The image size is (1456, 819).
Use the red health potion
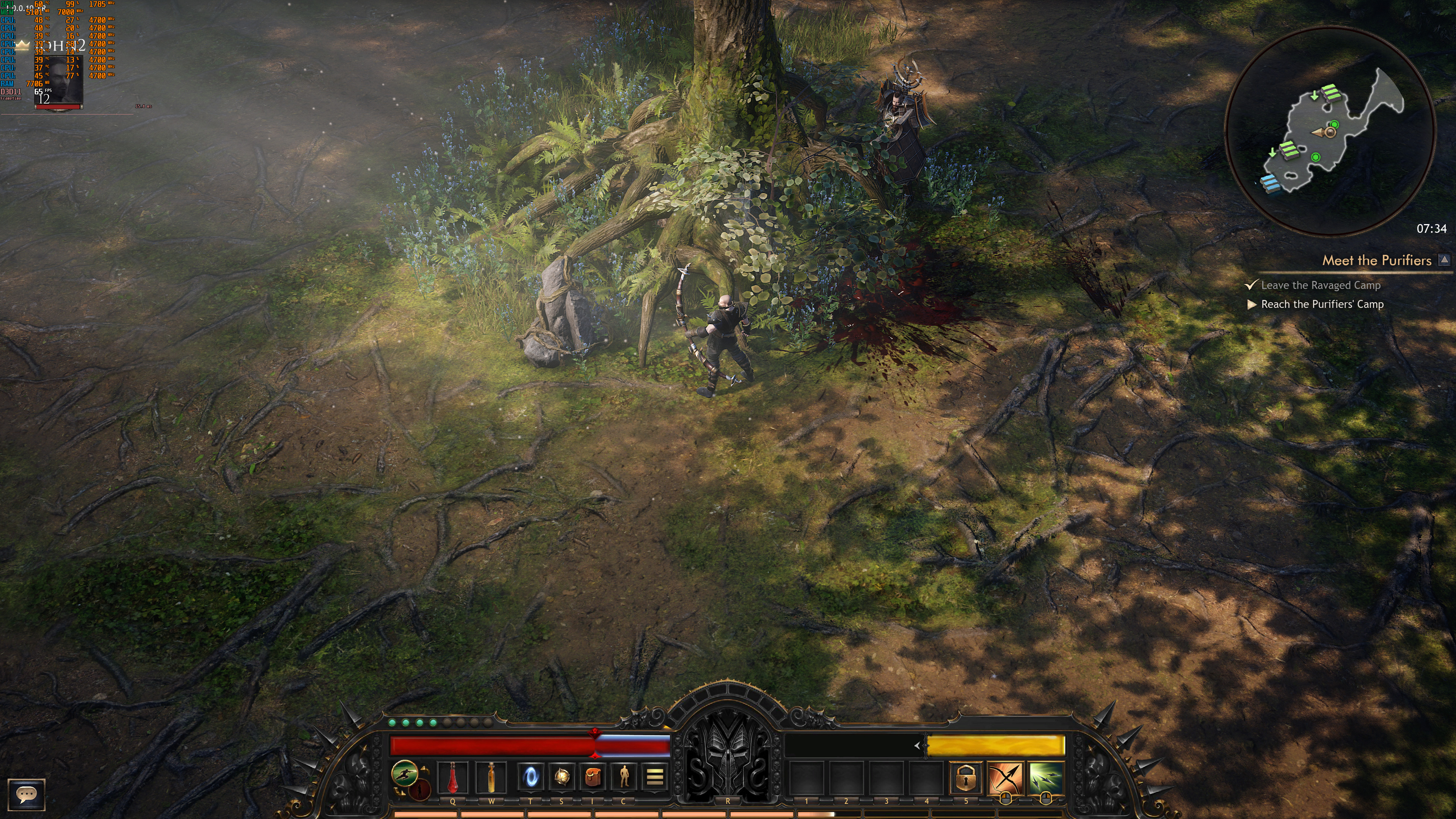(x=453, y=777)
